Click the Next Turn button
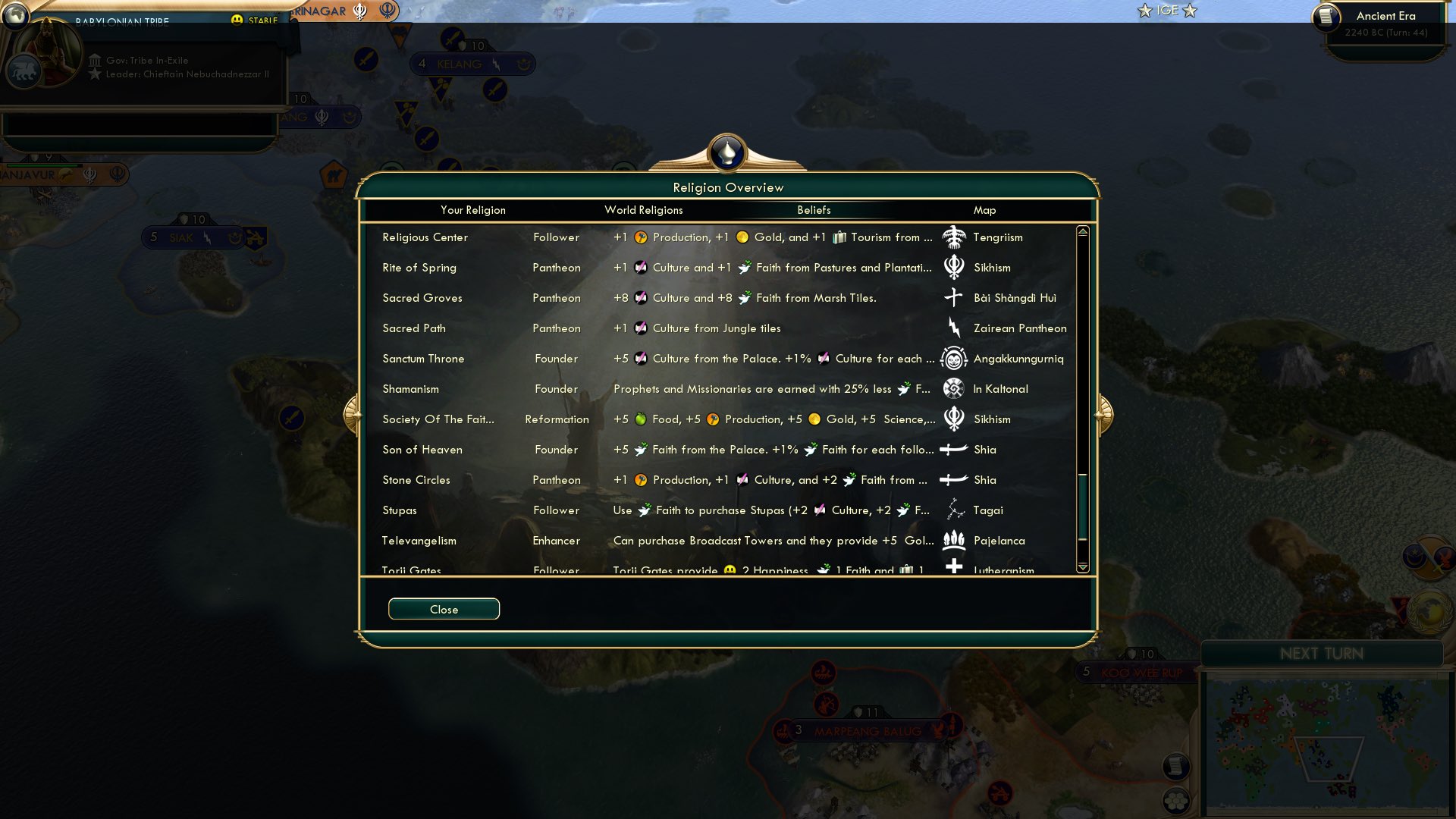Image resolution: width=1456 pixels, height=819 pixels. [x=1323, y=654]
